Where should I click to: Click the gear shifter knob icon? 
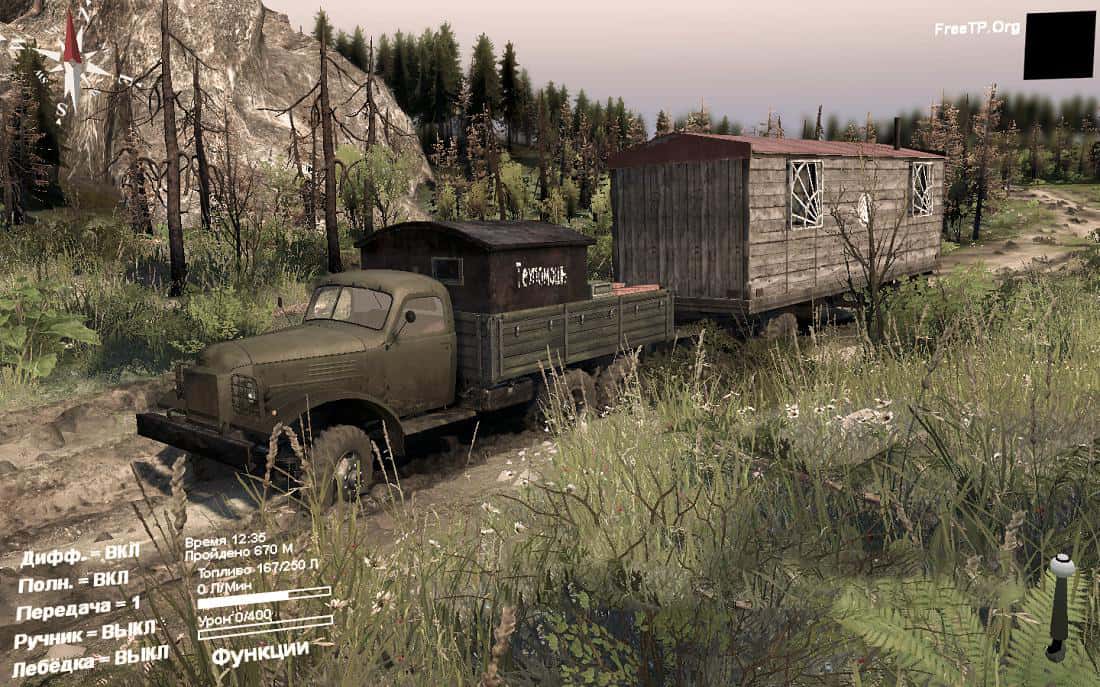click(1062, 567)
